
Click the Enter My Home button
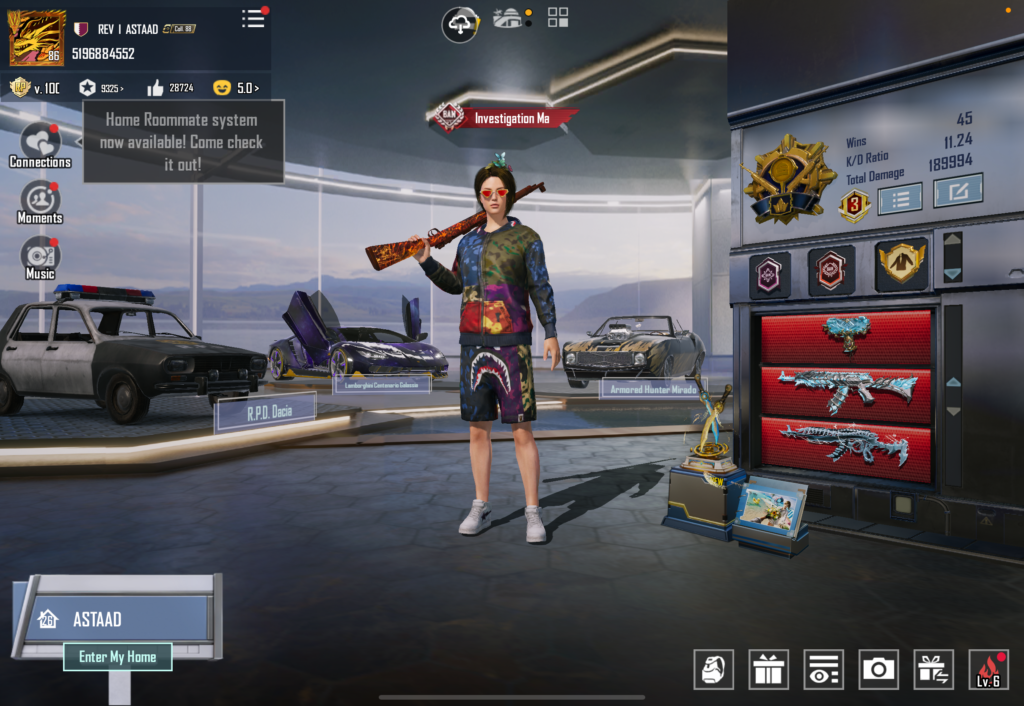coord(117,657)
